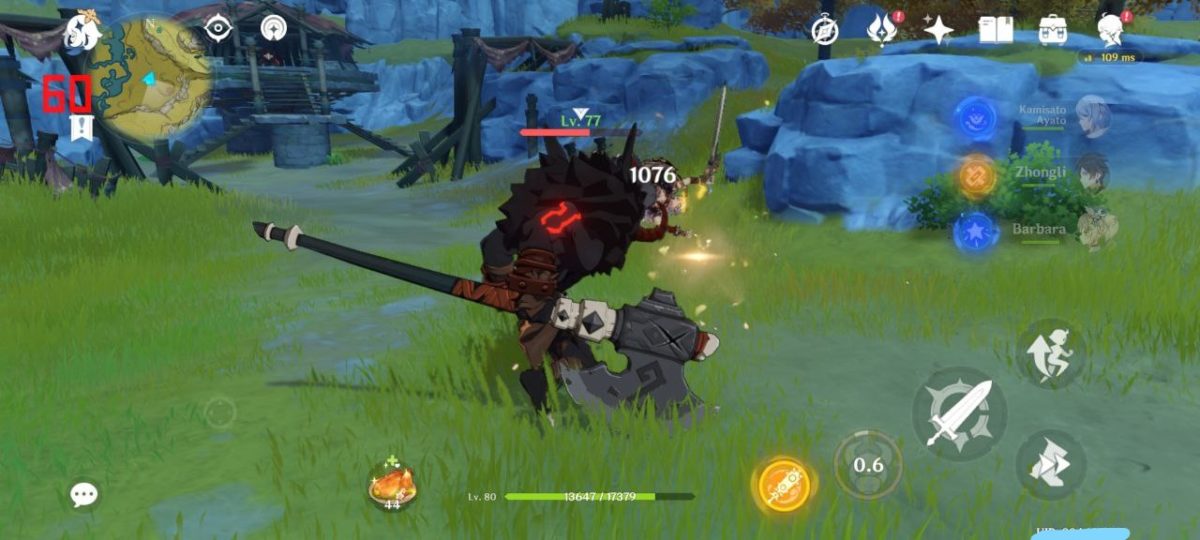Image resolution: width=1200 pixels, height=540 pixels.
Task: Tap the sprint dash button
Action: pyautogui.click(x=1050, y=355)
